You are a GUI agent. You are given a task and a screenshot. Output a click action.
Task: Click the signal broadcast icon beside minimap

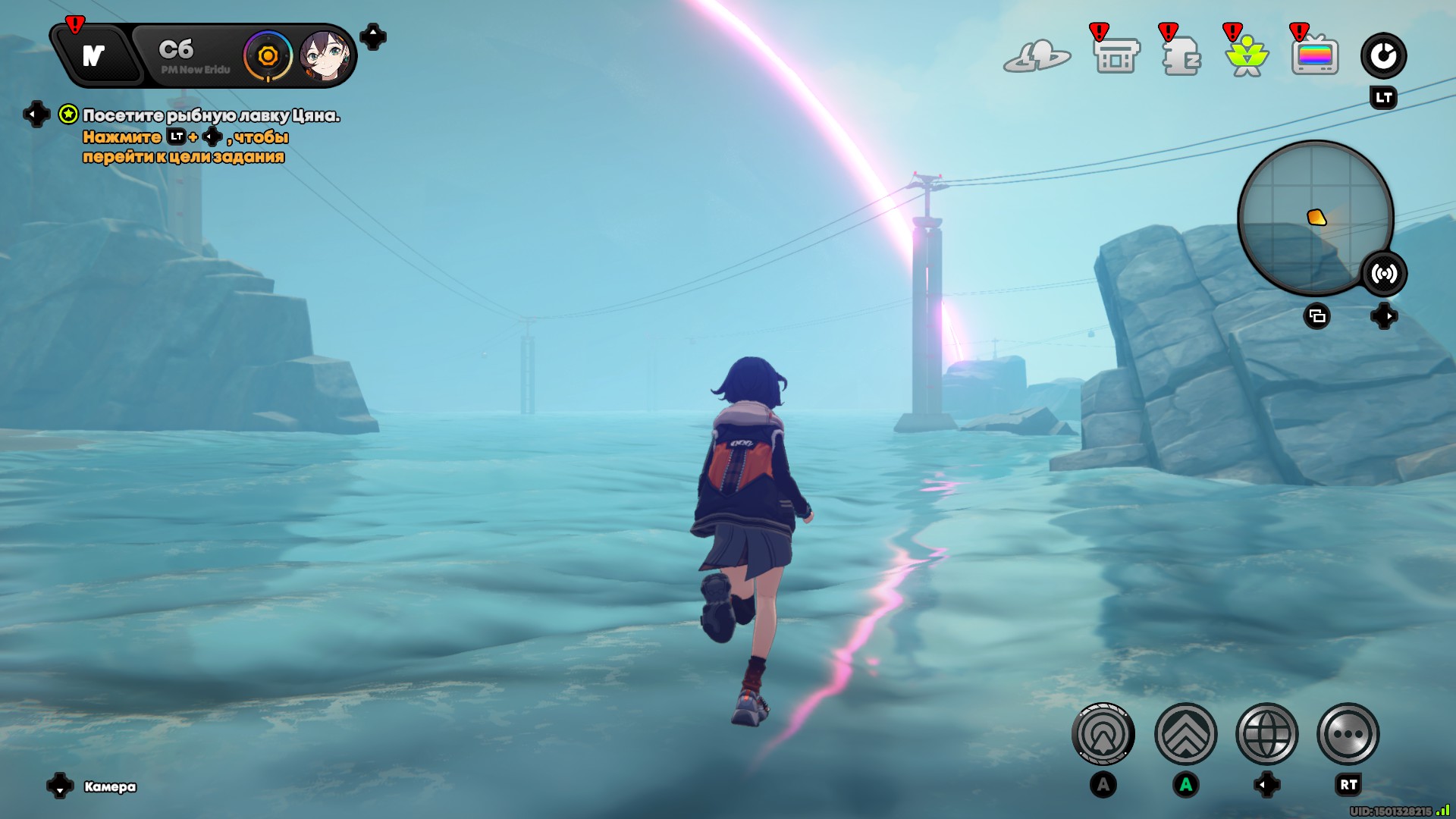(1384, 274)
